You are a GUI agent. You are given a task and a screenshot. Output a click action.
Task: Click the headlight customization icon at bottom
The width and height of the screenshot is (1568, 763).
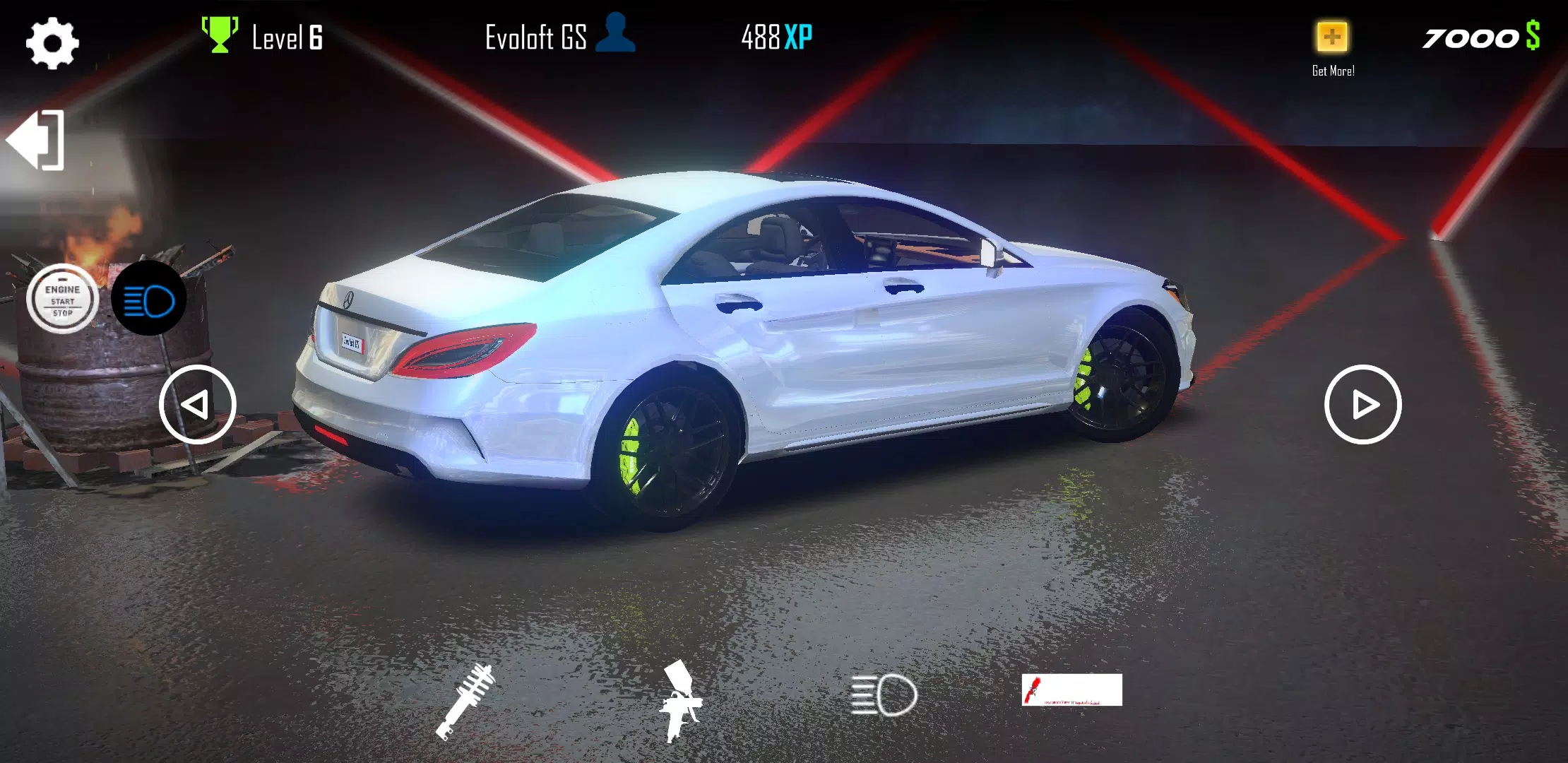pos(884,692)
